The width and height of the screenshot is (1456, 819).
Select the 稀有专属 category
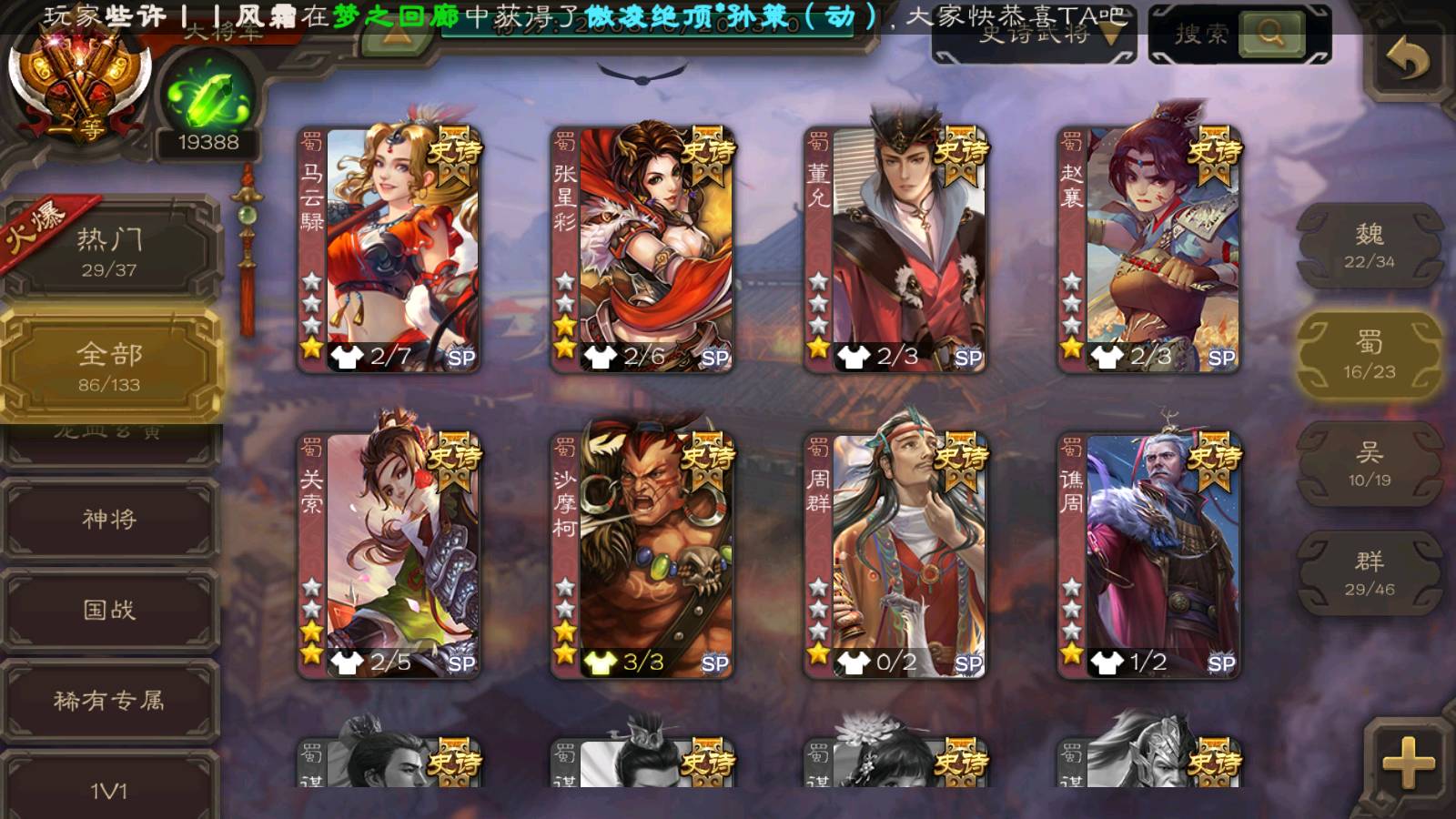pos(109,700)
